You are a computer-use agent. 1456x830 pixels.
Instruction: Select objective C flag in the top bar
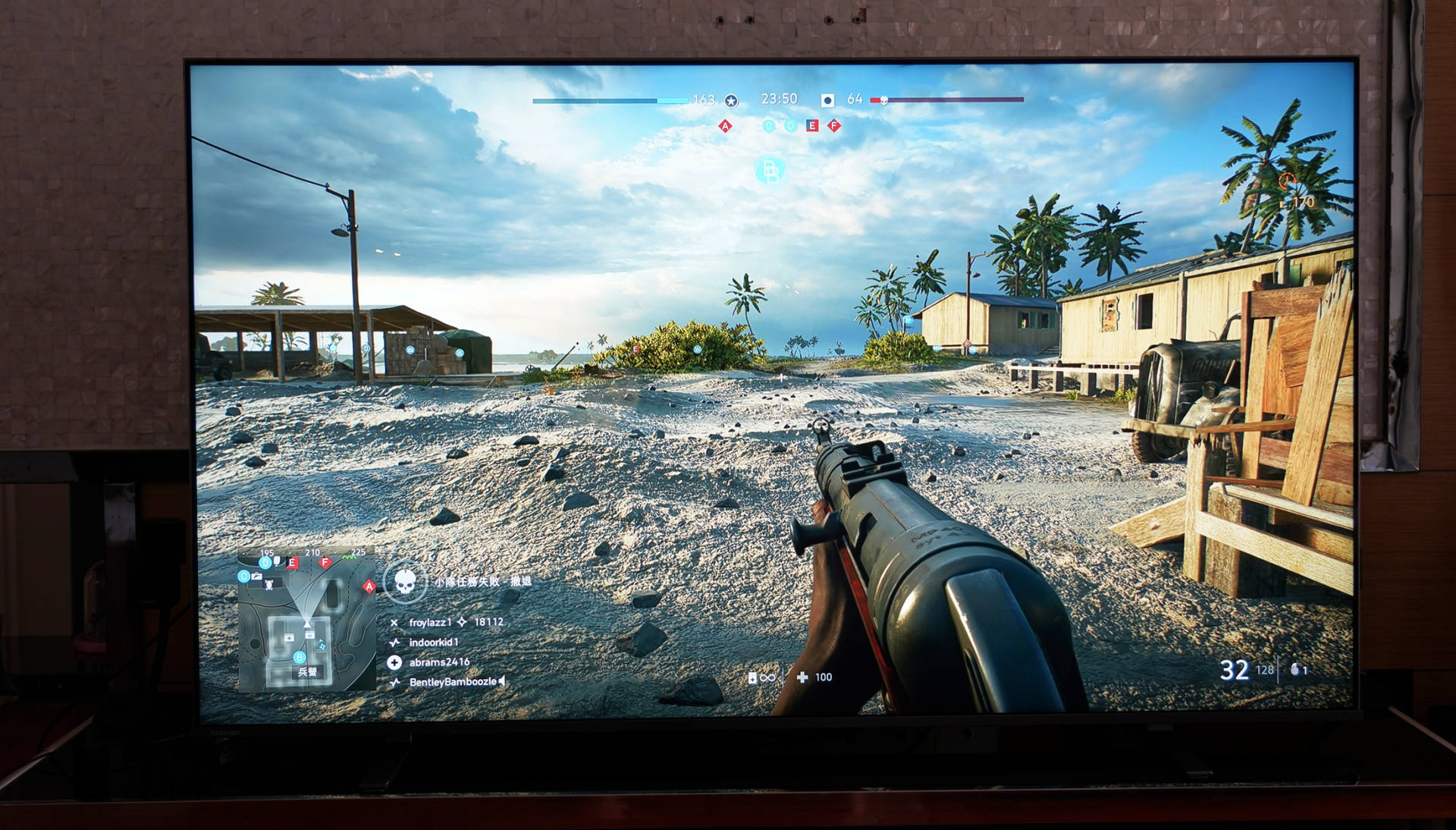(x=769, y=126)
